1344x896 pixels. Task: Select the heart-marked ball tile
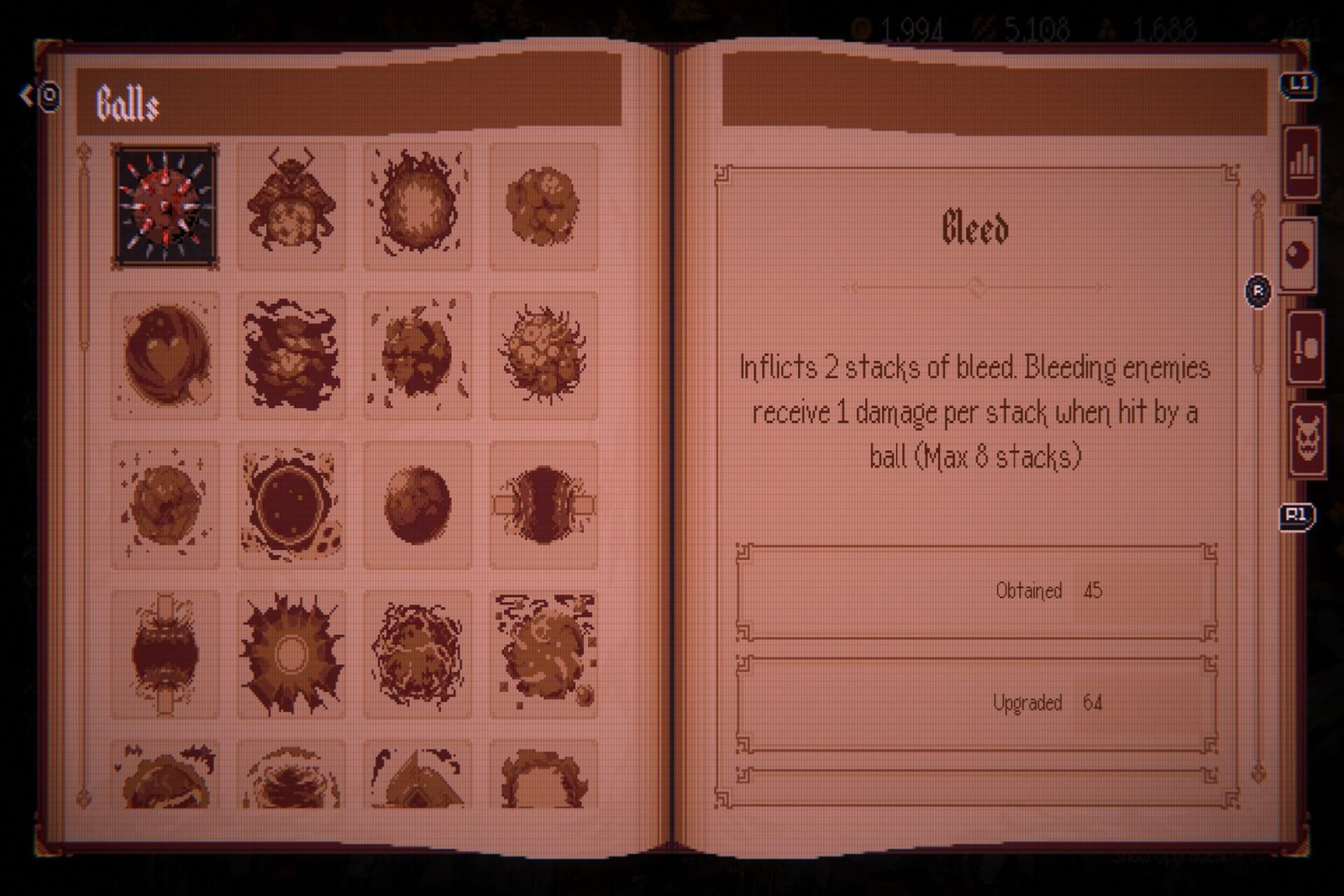tap(165, 355)
